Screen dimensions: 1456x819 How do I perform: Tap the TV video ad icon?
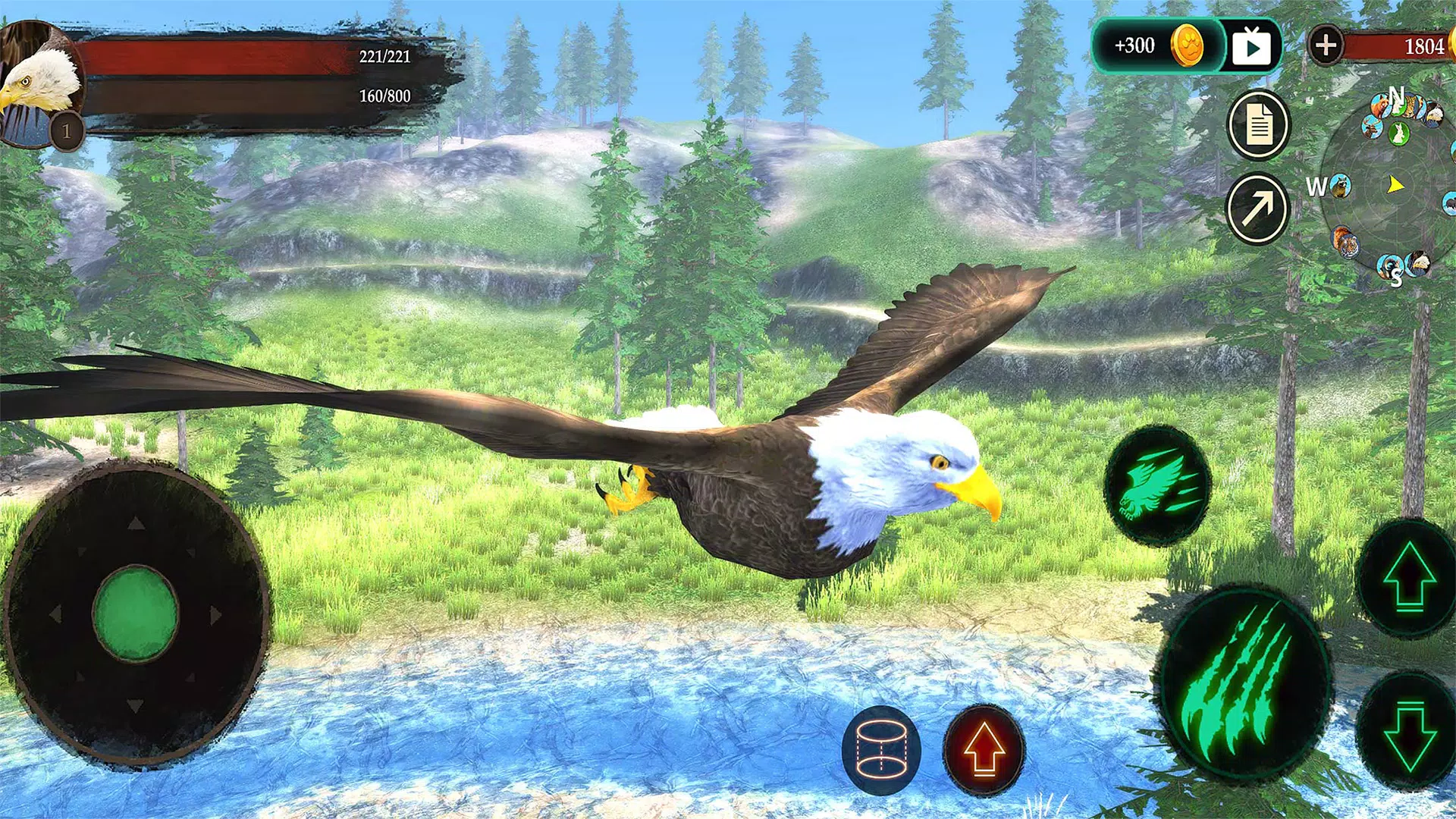click(x=1253, y=47)
